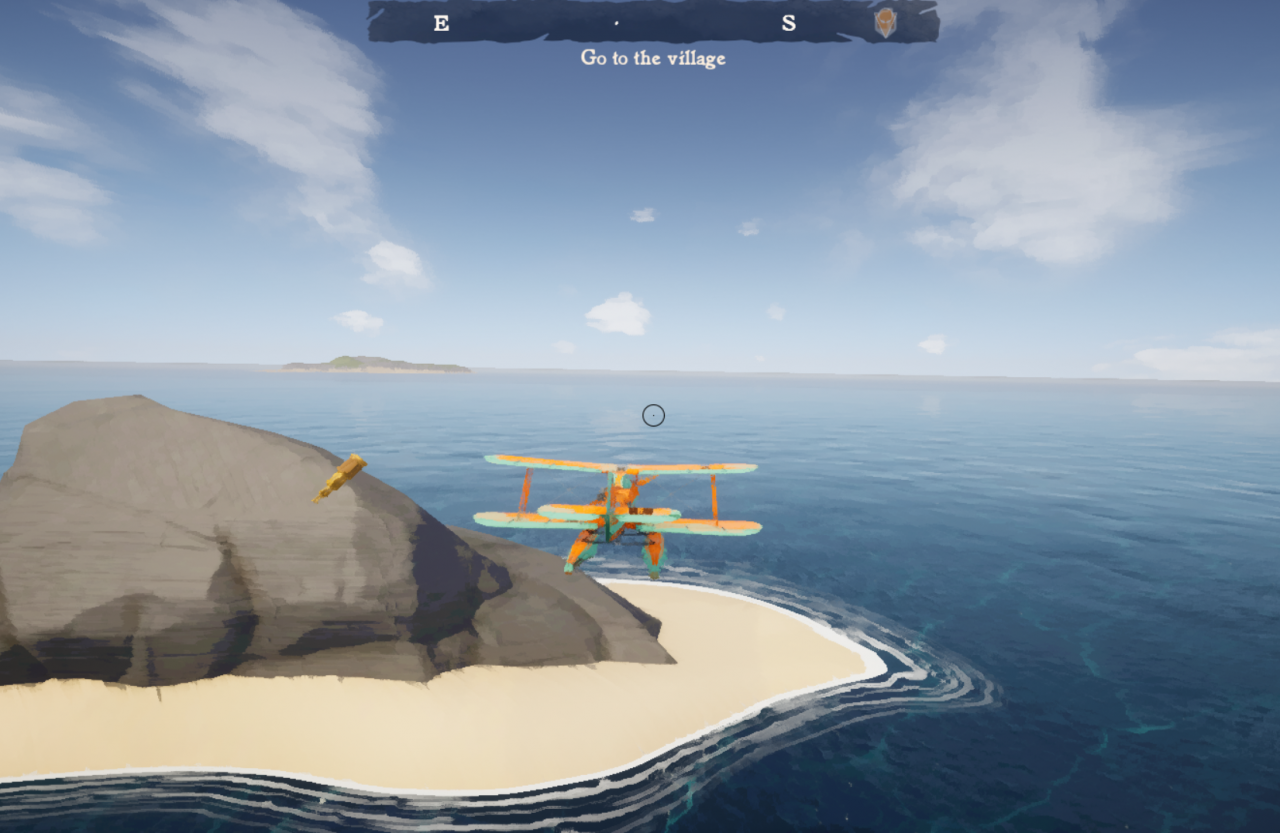The width and height of the screenshot is (1280, 833).
Task: Select the "Go to the village" objective
Action: click(x=653, y=58)
